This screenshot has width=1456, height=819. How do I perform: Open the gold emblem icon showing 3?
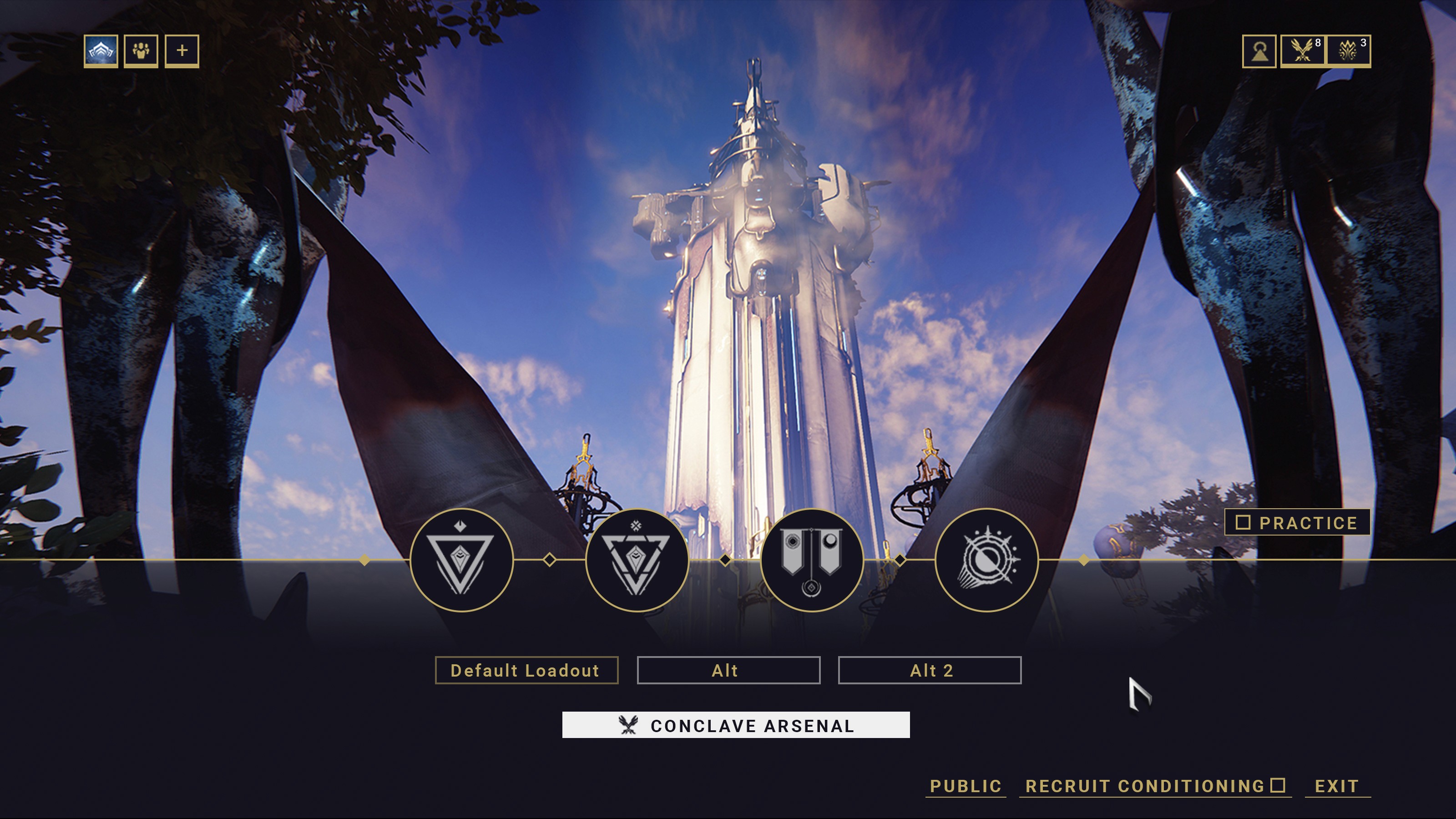(1349, 51)
